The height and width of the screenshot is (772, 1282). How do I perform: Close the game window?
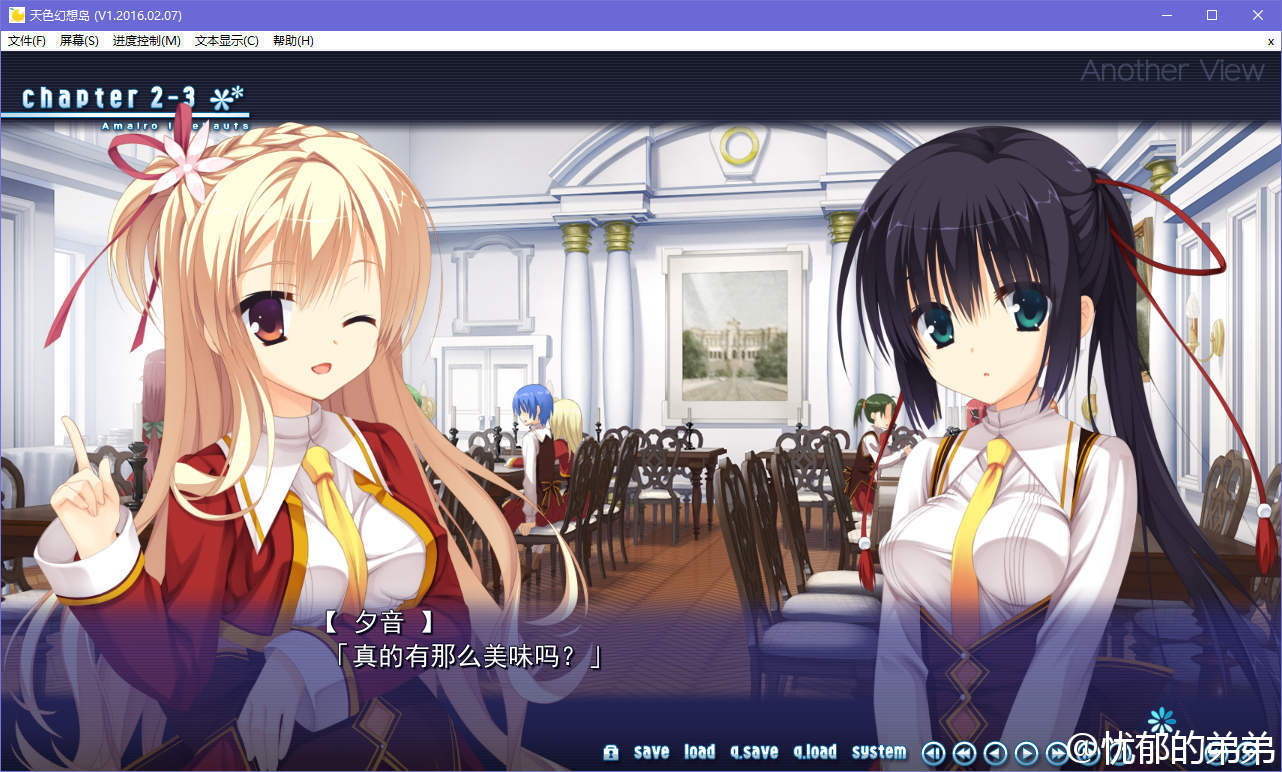click(1258, 15)
